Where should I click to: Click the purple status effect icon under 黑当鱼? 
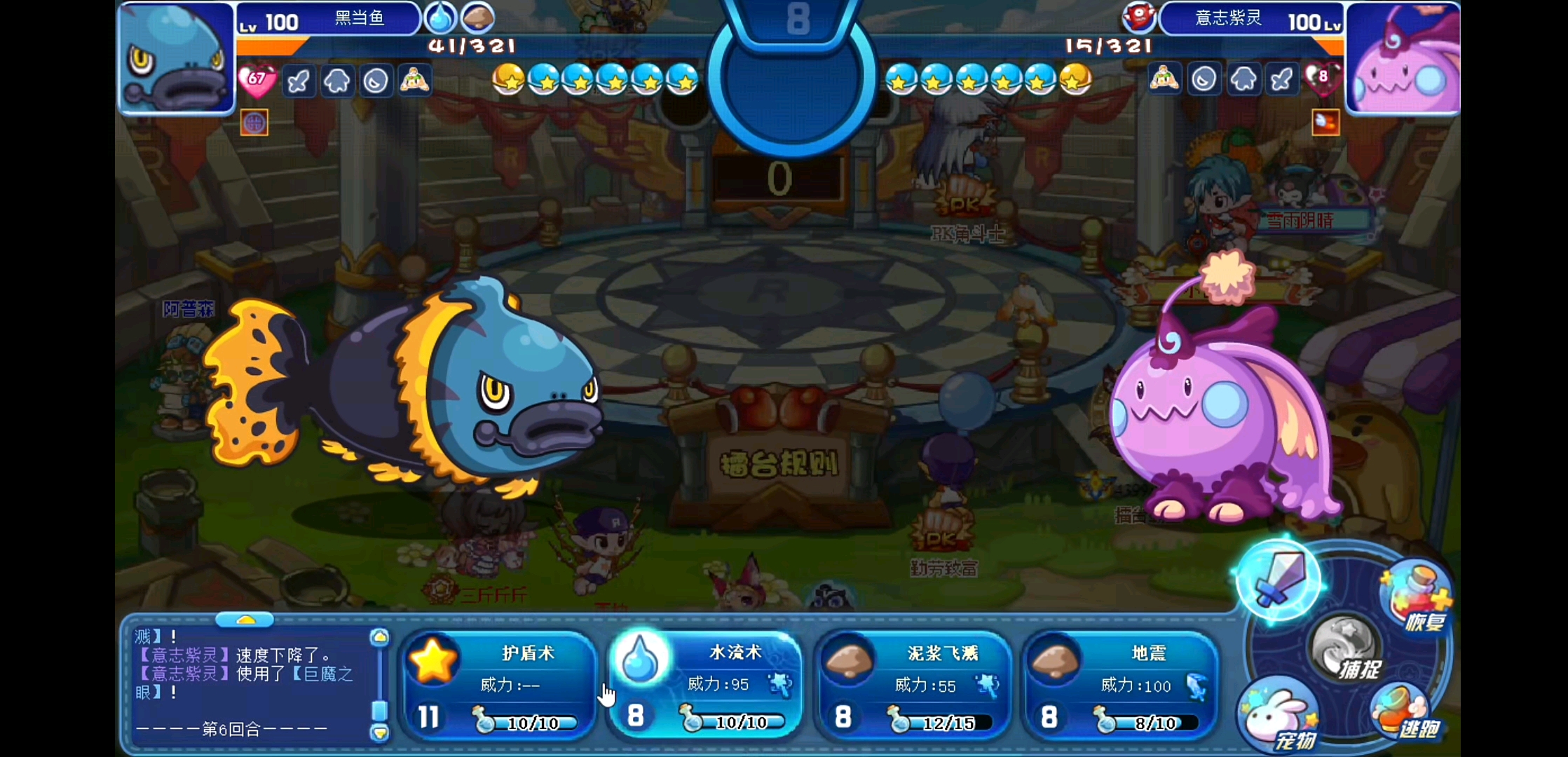click(254, 123)
